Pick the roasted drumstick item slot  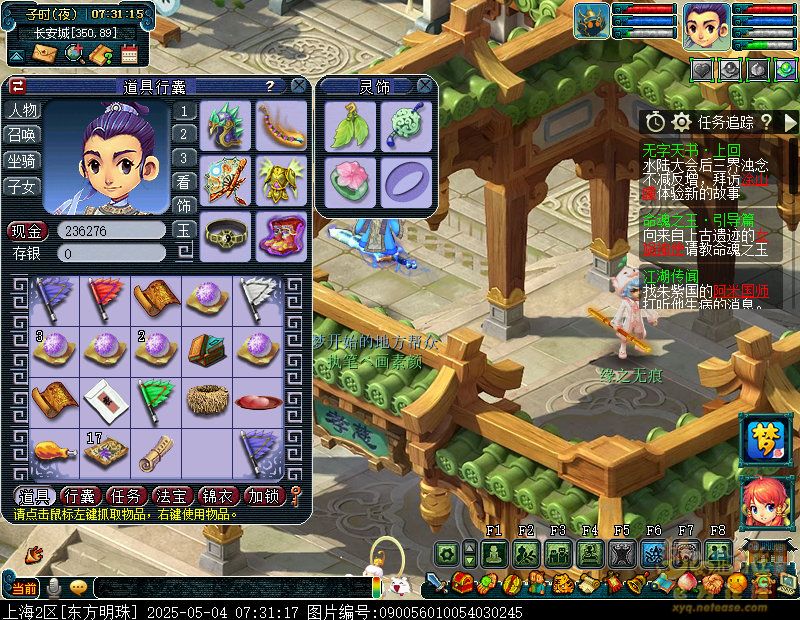click(x=50, y=449)
